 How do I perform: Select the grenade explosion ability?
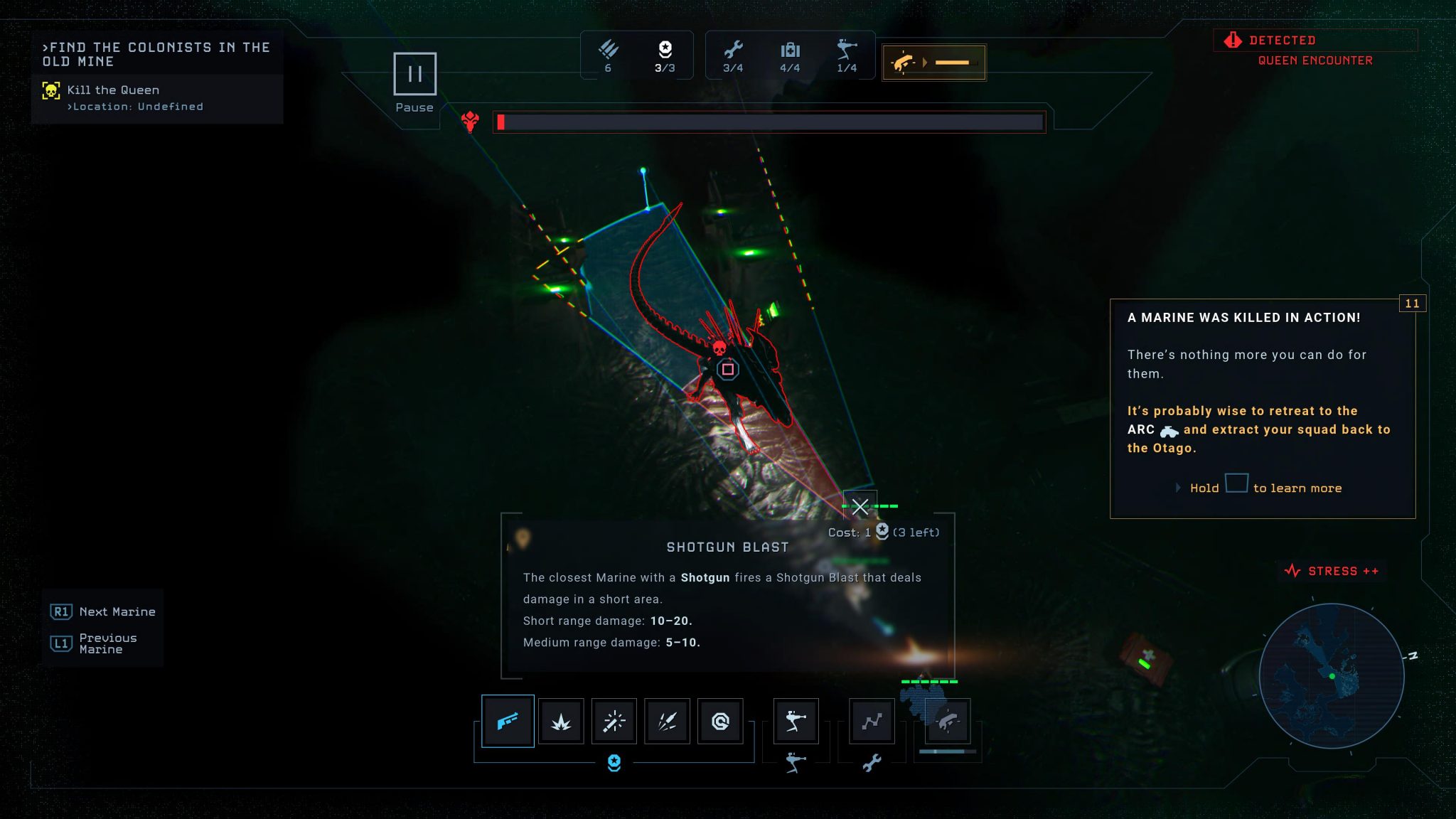[561, 721]
